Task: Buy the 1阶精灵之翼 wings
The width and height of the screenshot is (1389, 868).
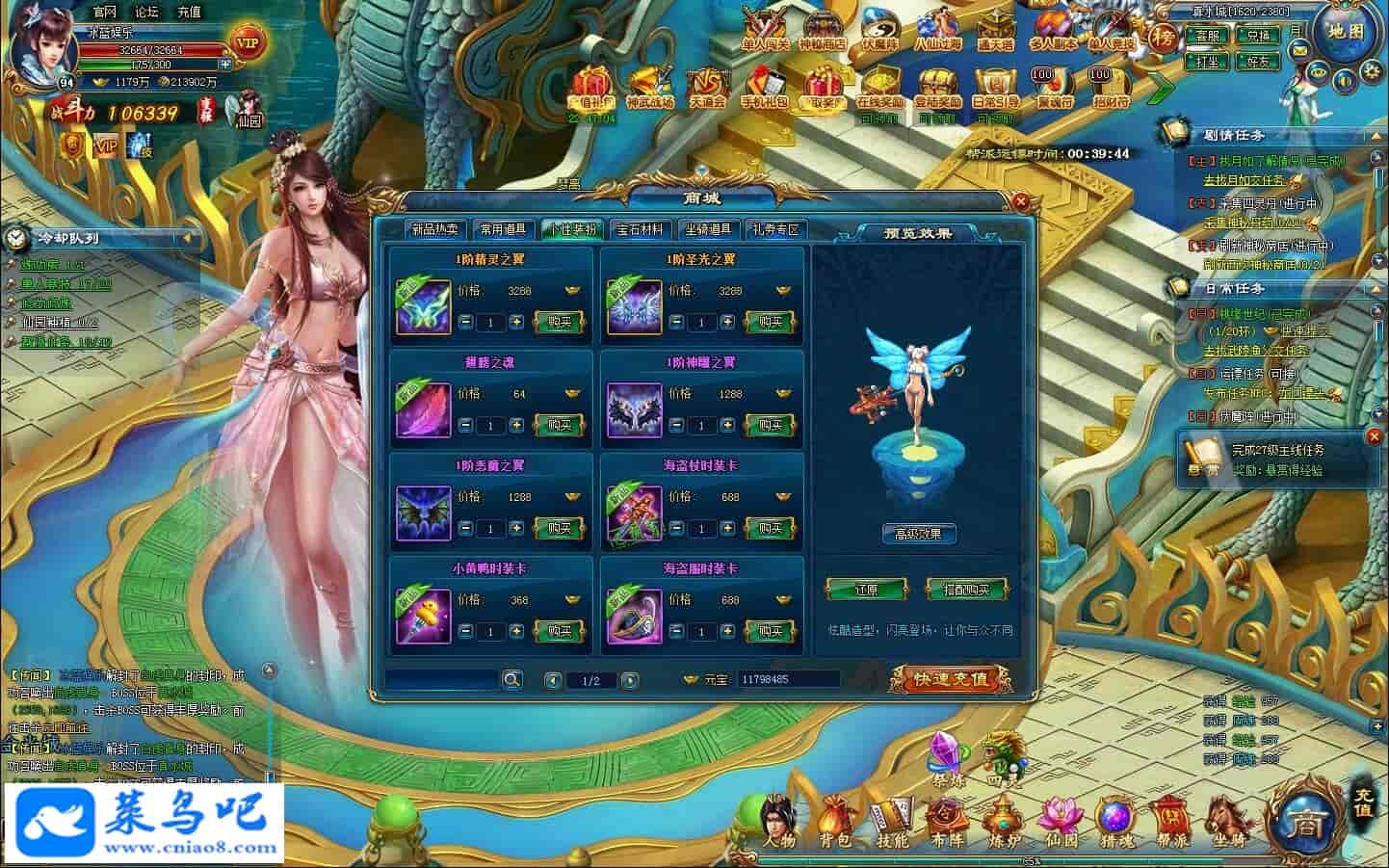Action: 560,322
